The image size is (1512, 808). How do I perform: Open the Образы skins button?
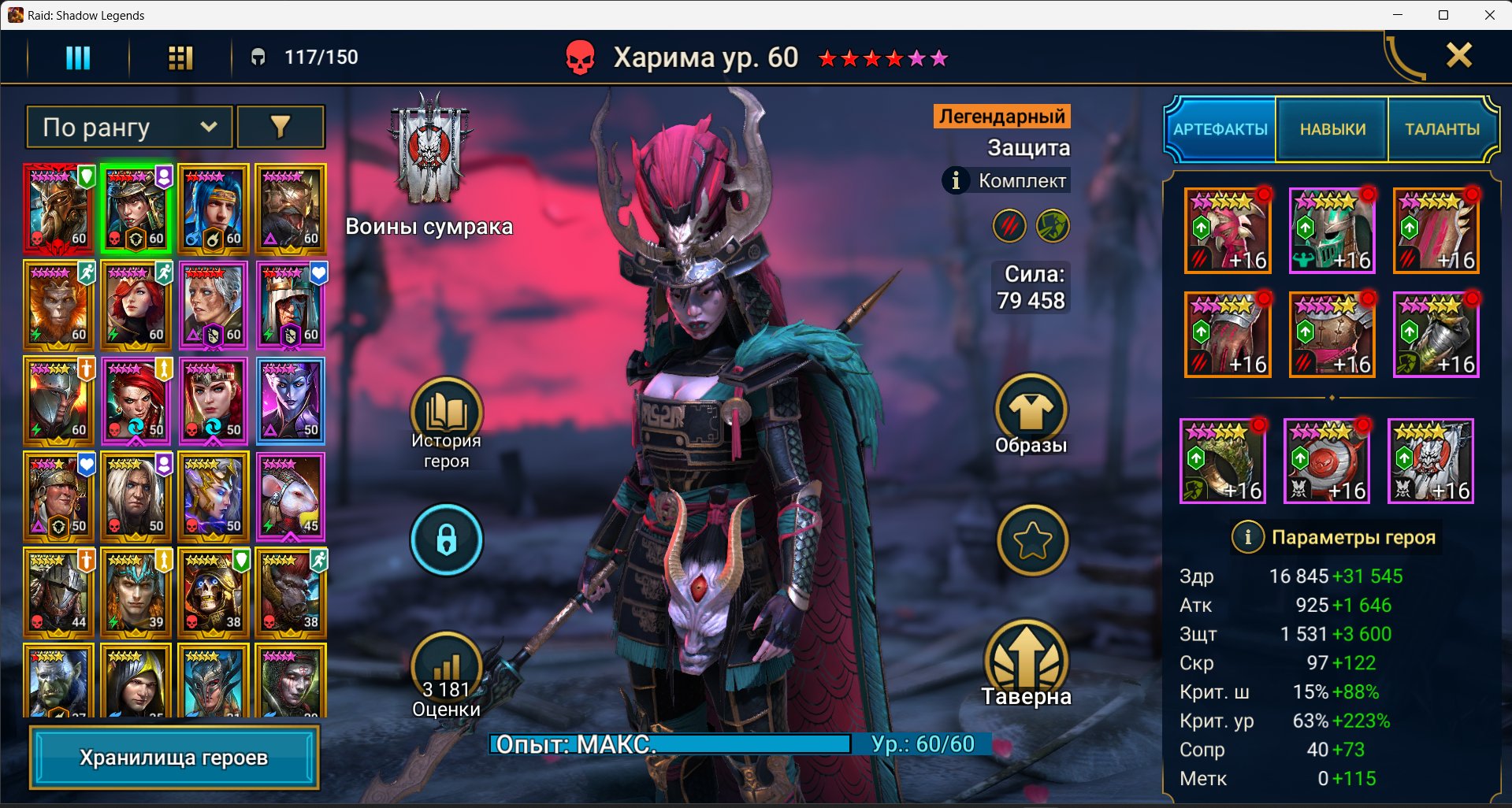[x=1031, y=413]
